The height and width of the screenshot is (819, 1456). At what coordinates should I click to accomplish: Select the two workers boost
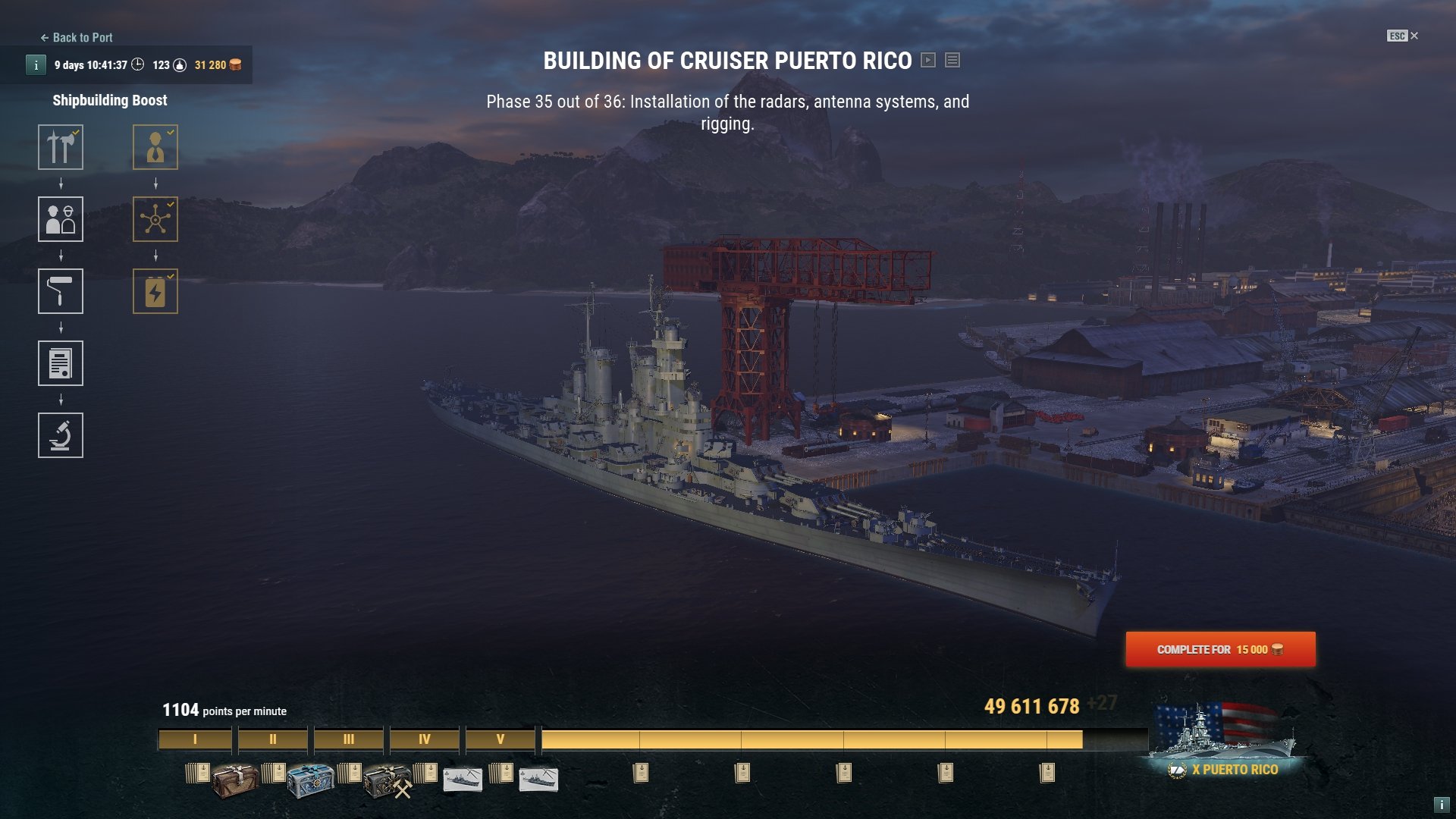61,219
